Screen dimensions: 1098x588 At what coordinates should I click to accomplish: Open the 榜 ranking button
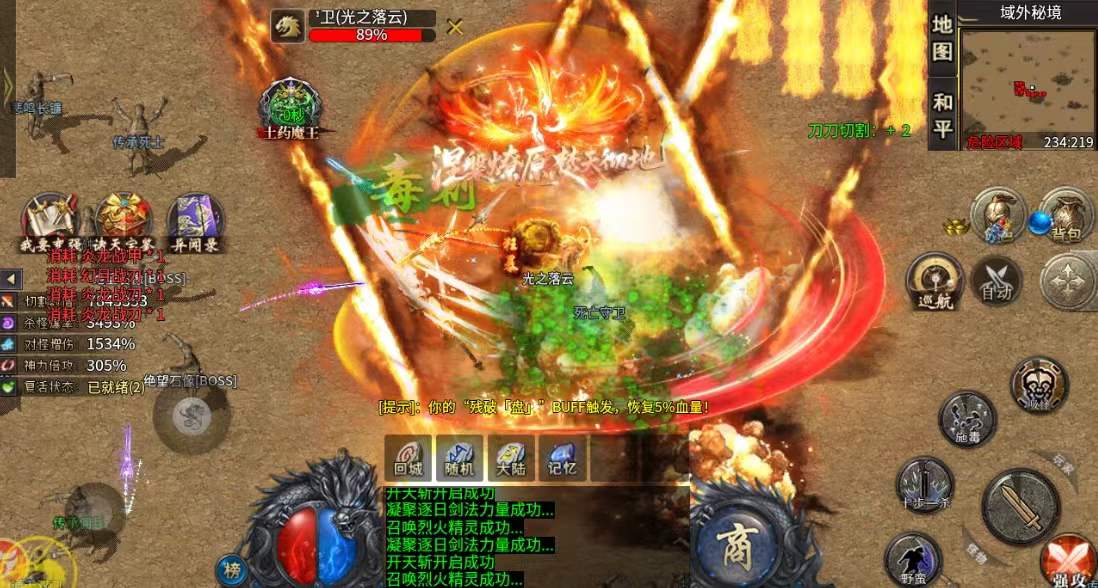tap(233, 569)
